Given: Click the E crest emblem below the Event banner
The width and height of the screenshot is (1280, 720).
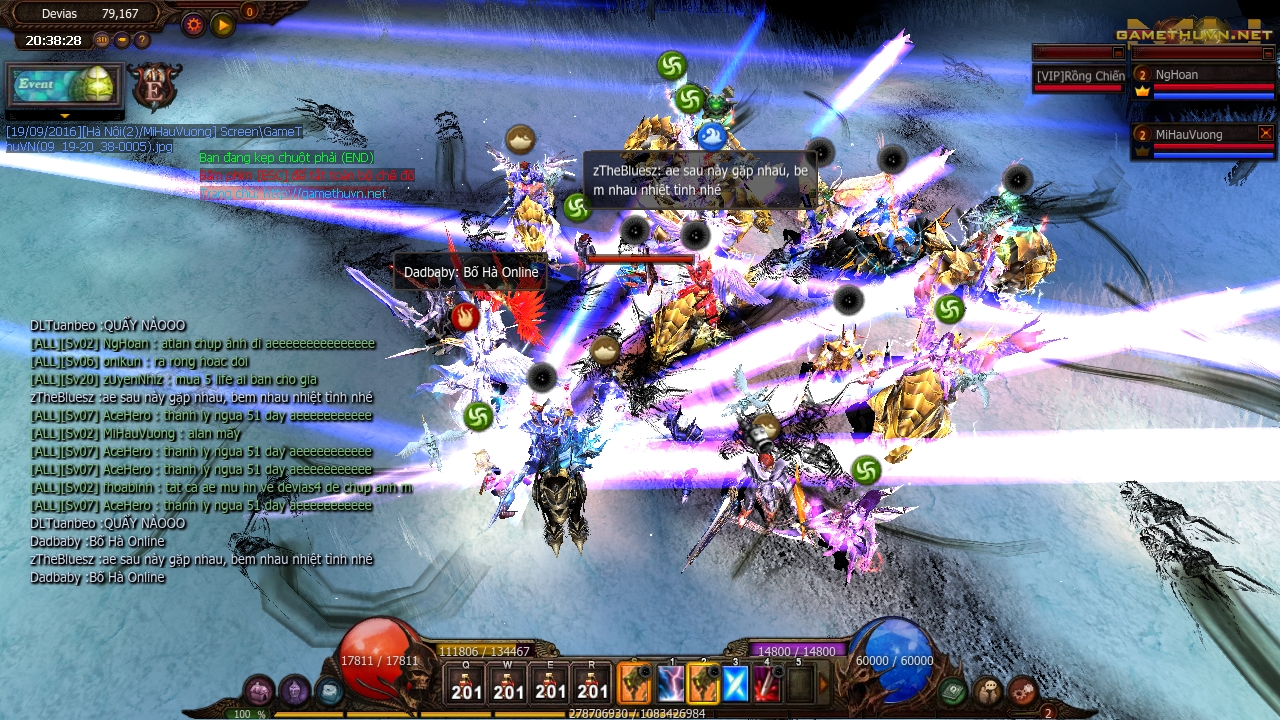Looking at the screenshot, I should (x=156, y=87).
